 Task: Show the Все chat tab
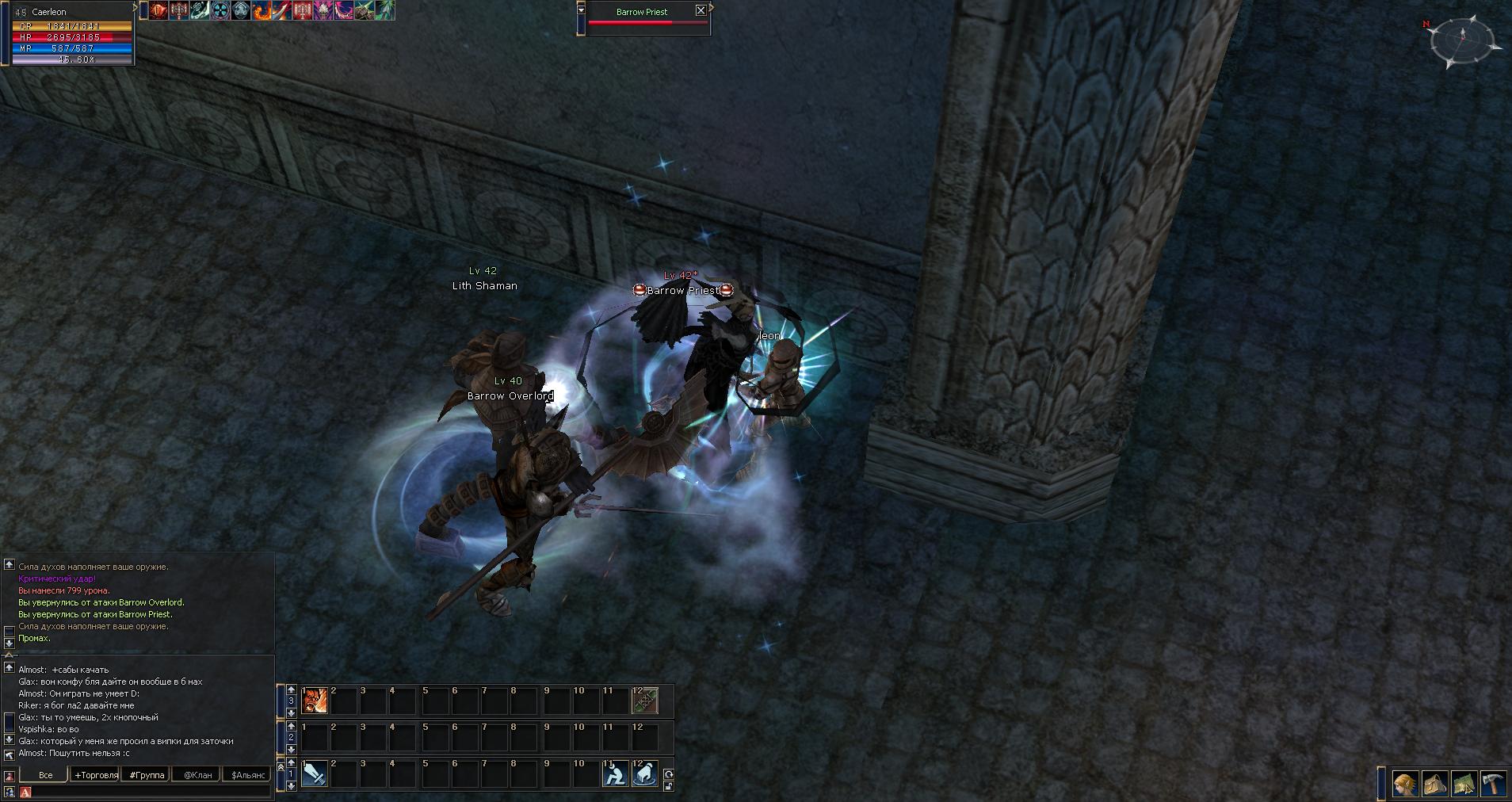click(x=45, y=775)
